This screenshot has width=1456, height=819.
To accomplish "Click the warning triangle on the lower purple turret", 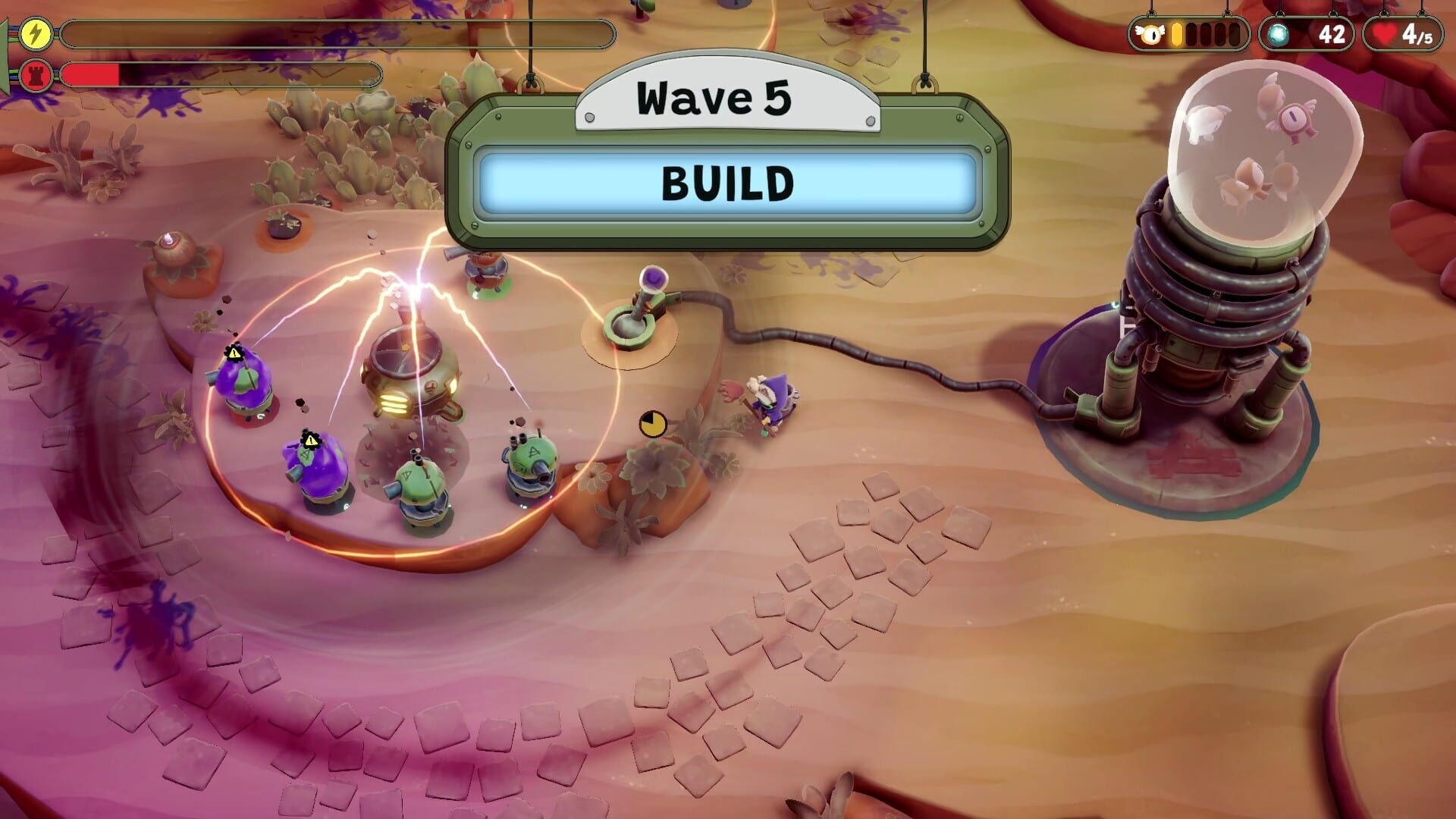I will (x=310, y=441).
